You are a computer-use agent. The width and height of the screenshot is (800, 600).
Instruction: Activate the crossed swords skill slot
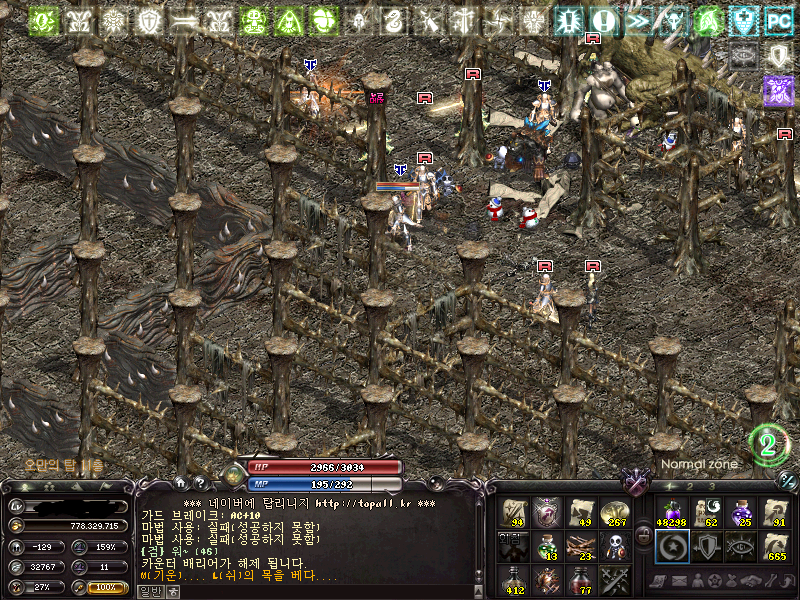(x=614, y=579)
